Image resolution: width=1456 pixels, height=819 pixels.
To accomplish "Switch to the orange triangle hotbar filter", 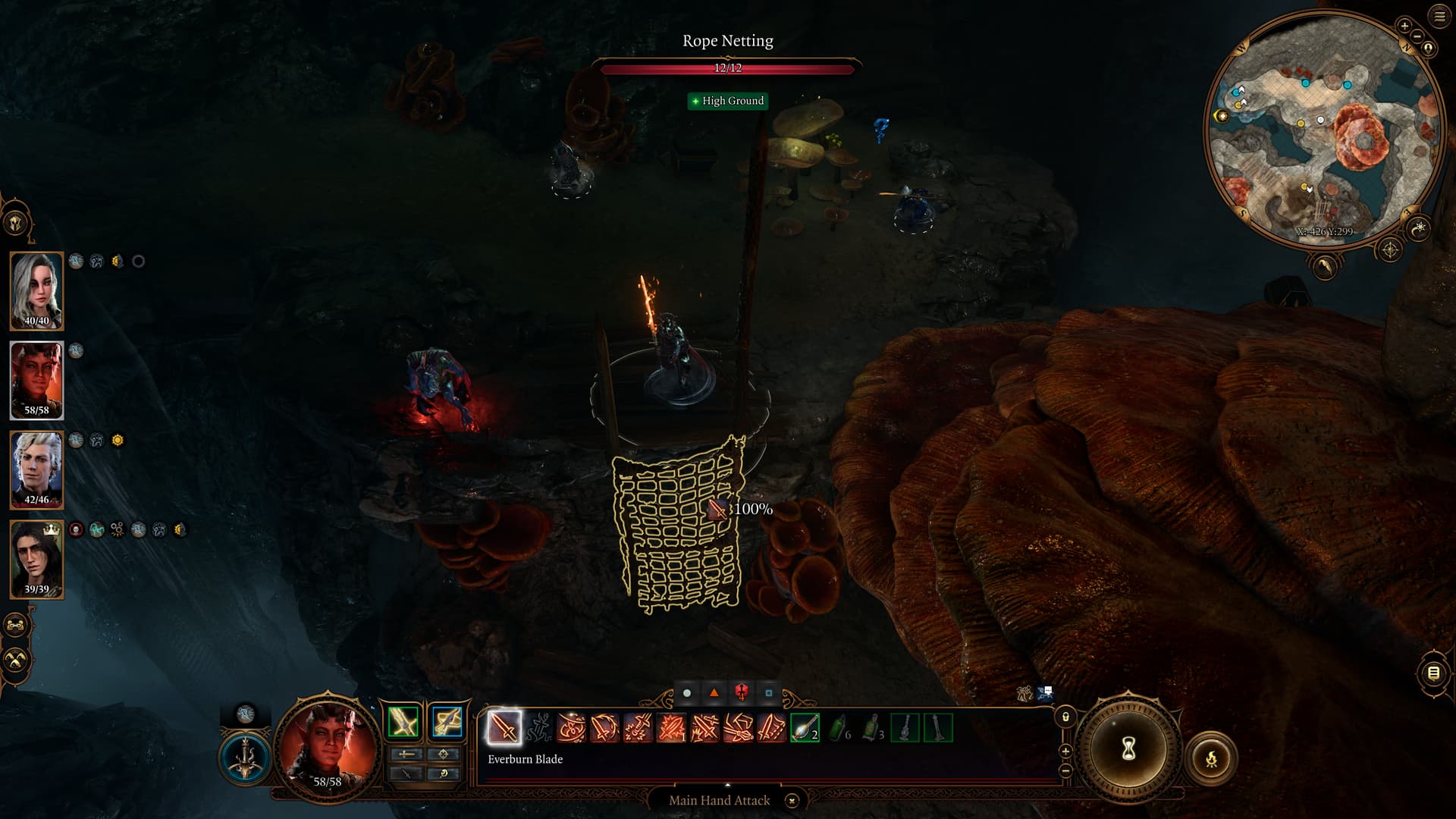I will tap(714, 693).
